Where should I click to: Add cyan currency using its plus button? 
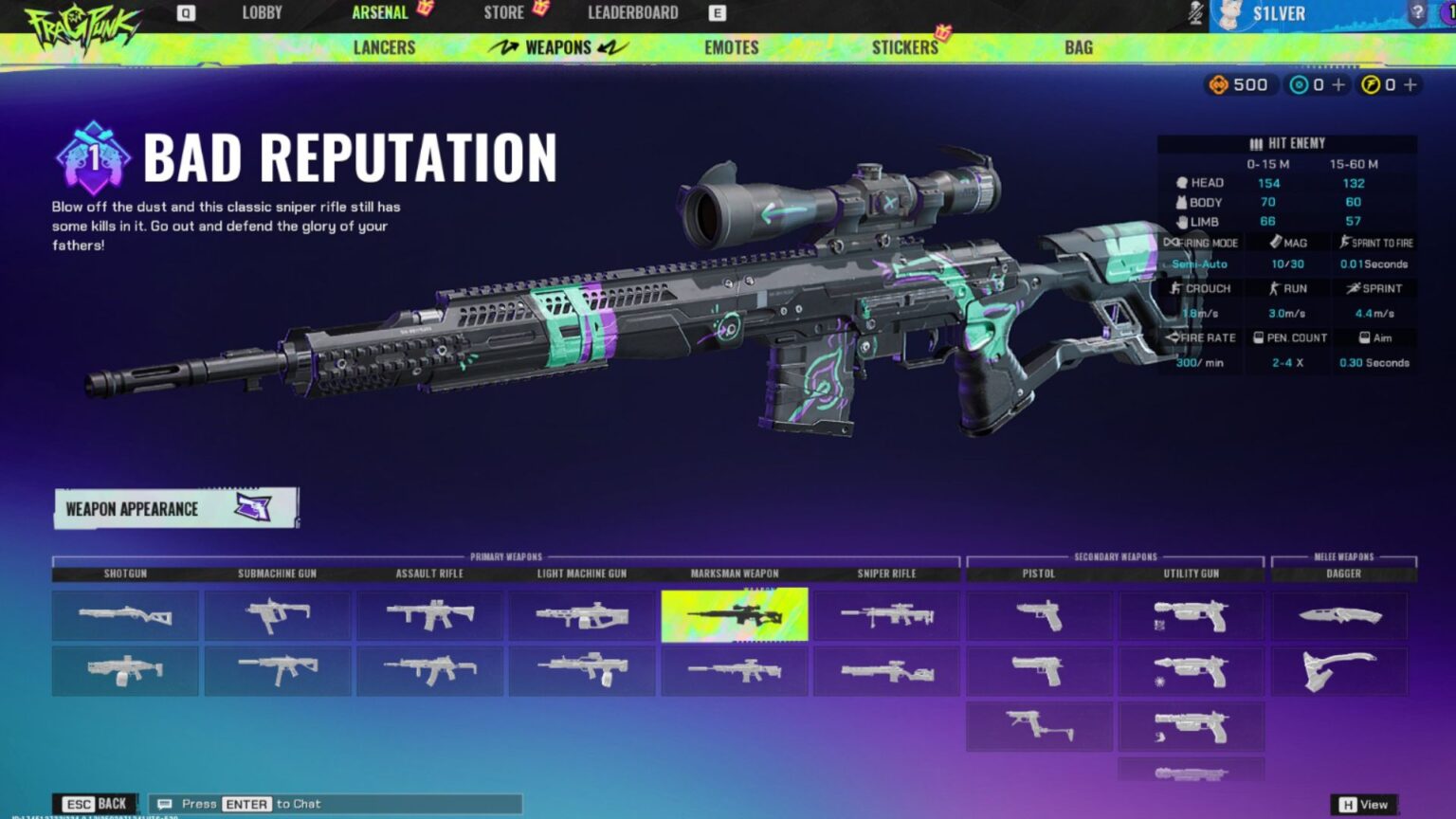click(1338, 84)
